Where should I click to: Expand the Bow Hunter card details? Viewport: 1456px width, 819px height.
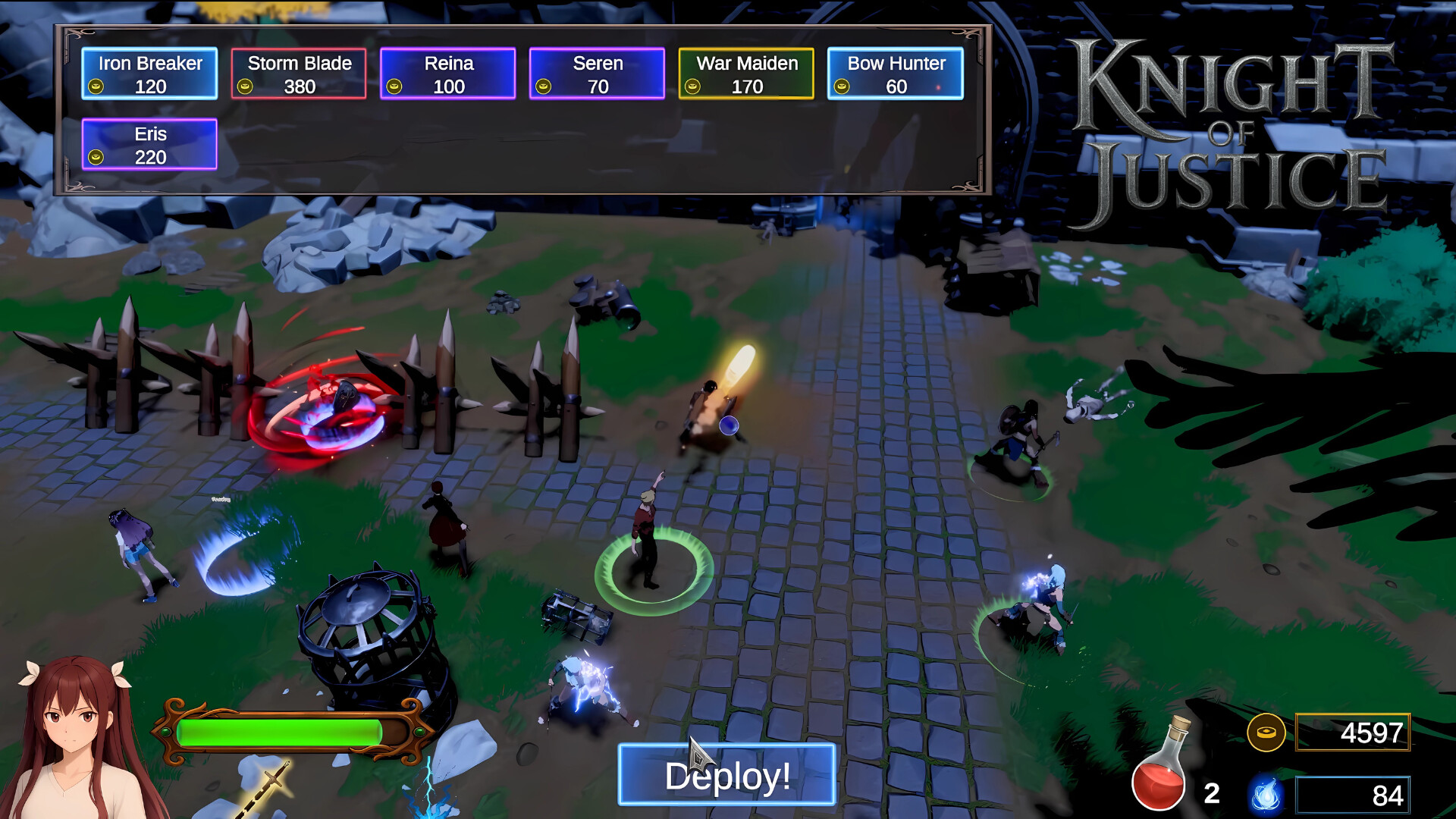coord(895,73)
